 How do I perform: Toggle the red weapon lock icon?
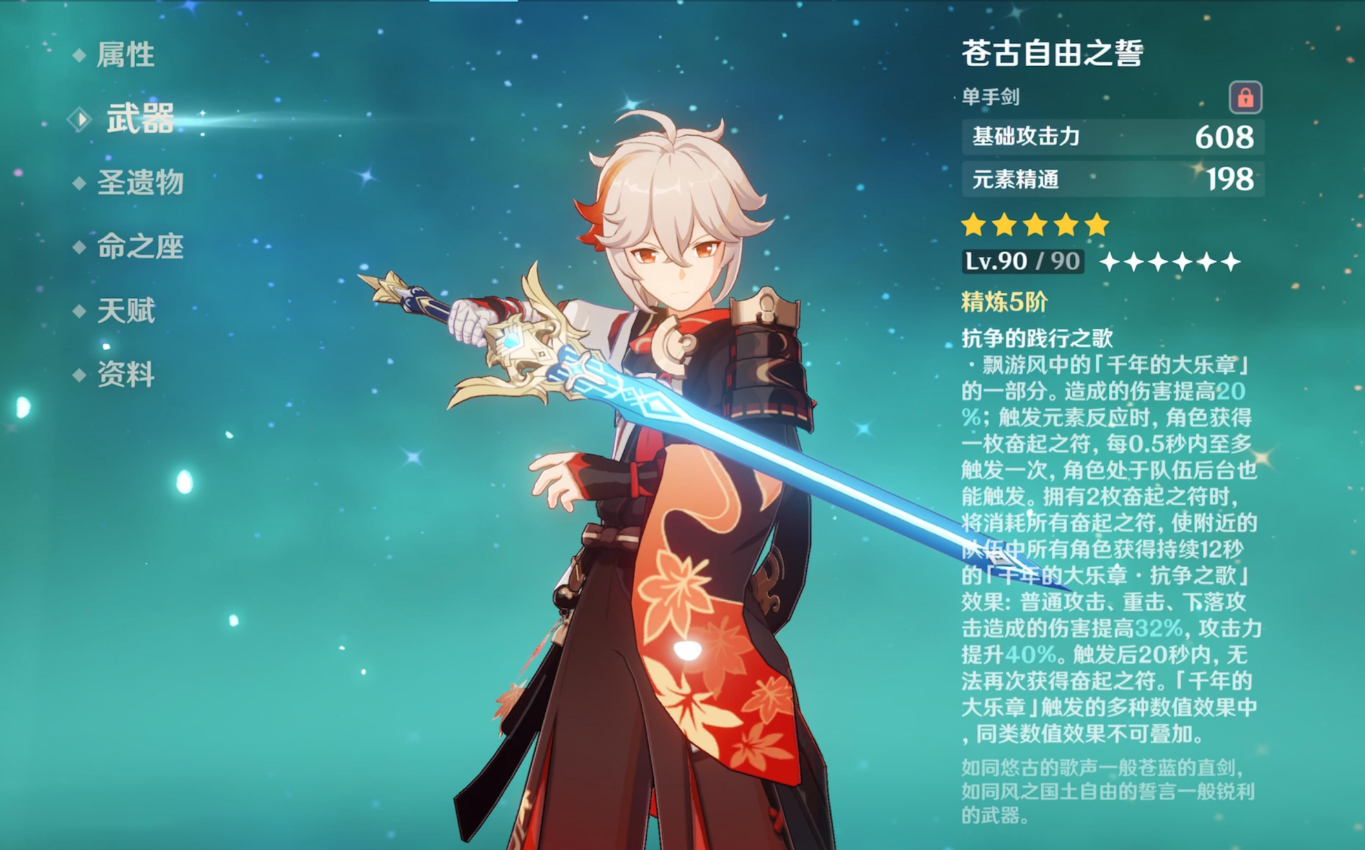1245,98
